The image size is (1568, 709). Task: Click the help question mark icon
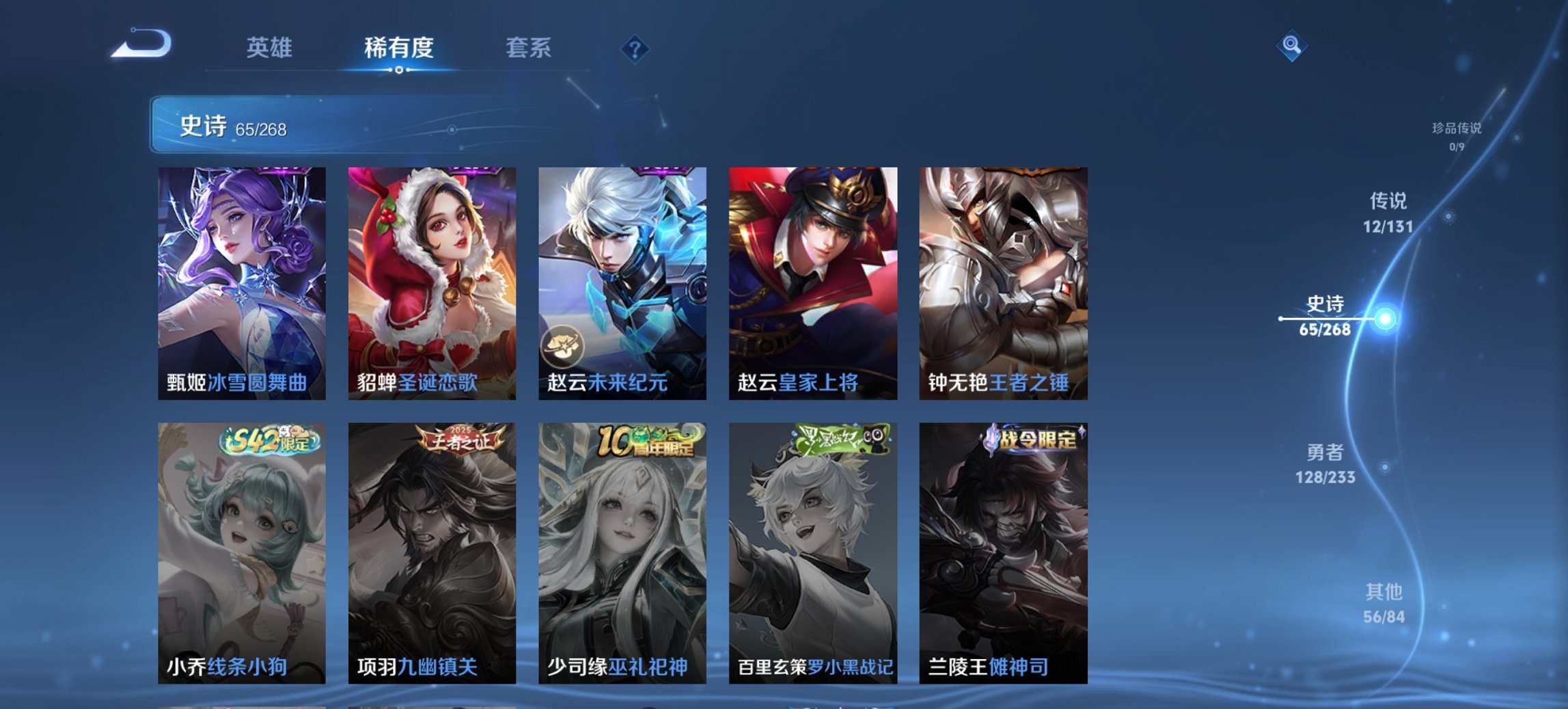click(635, 48)
